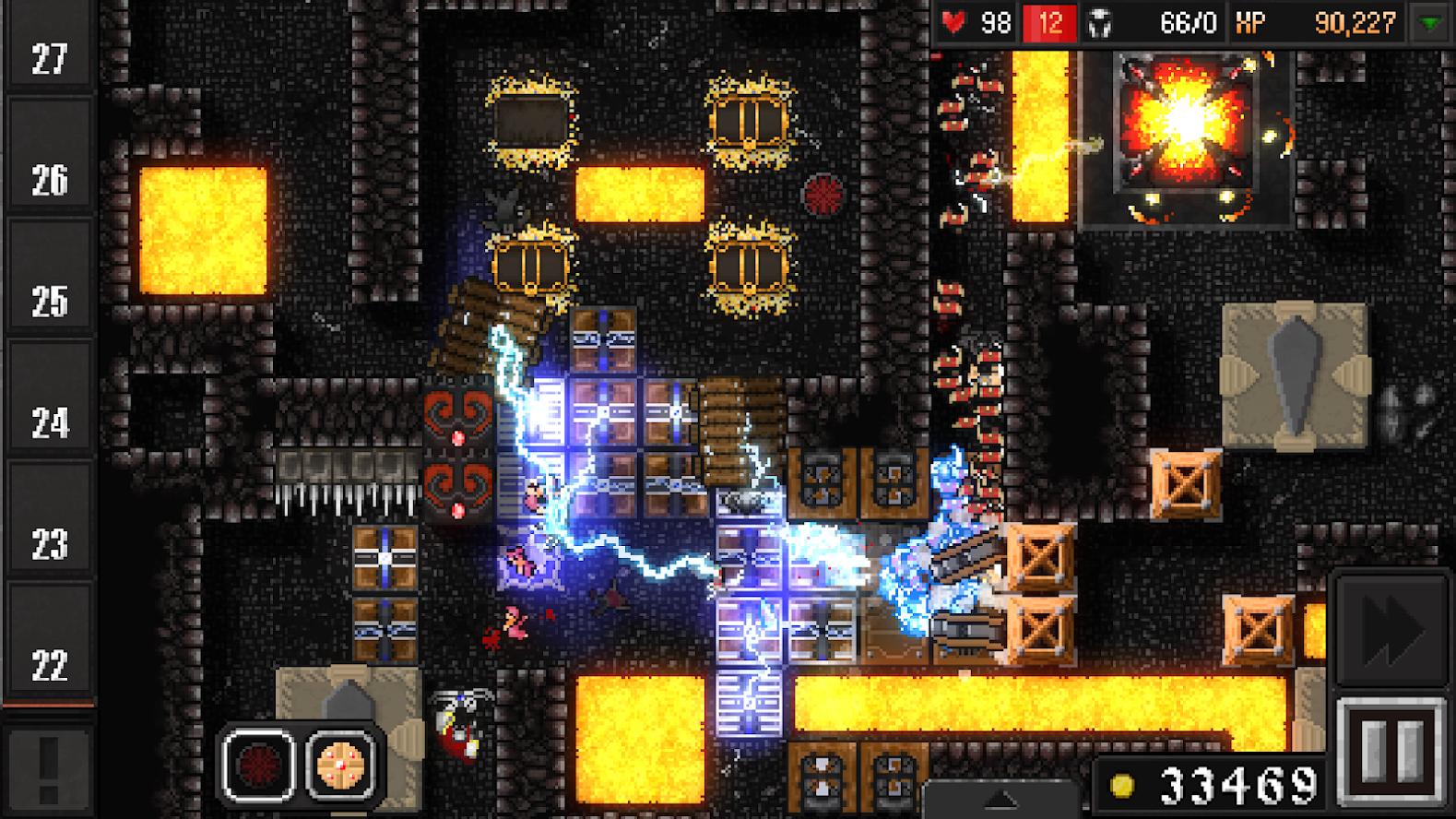Viewport: 1456px width, 819px height.
Task: Click the enemy kill counter showing 66/0
Action: click(x=1189, y=21)
